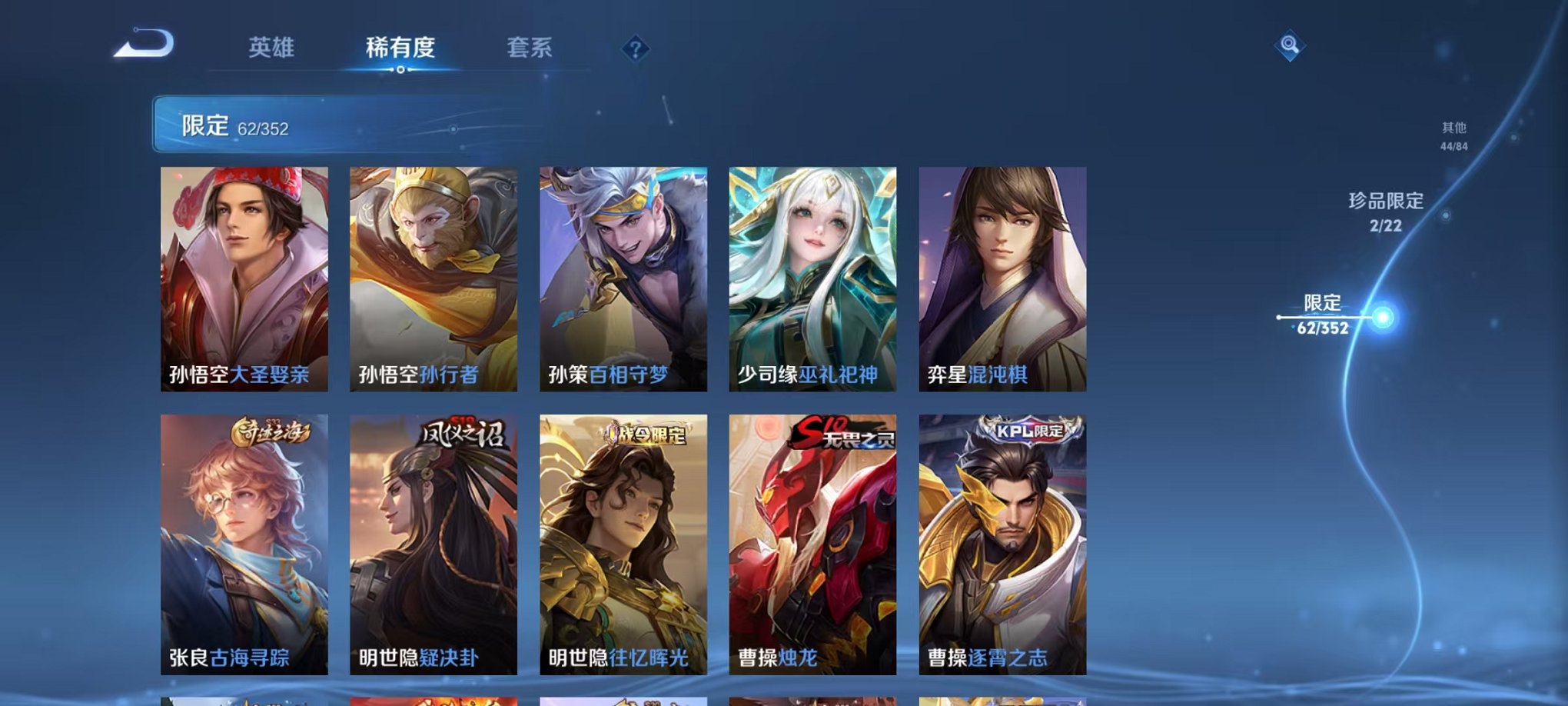The image size is (1568, 706).
Task: Switch to the 英雄 tab
Action: [x=273, y=48]
